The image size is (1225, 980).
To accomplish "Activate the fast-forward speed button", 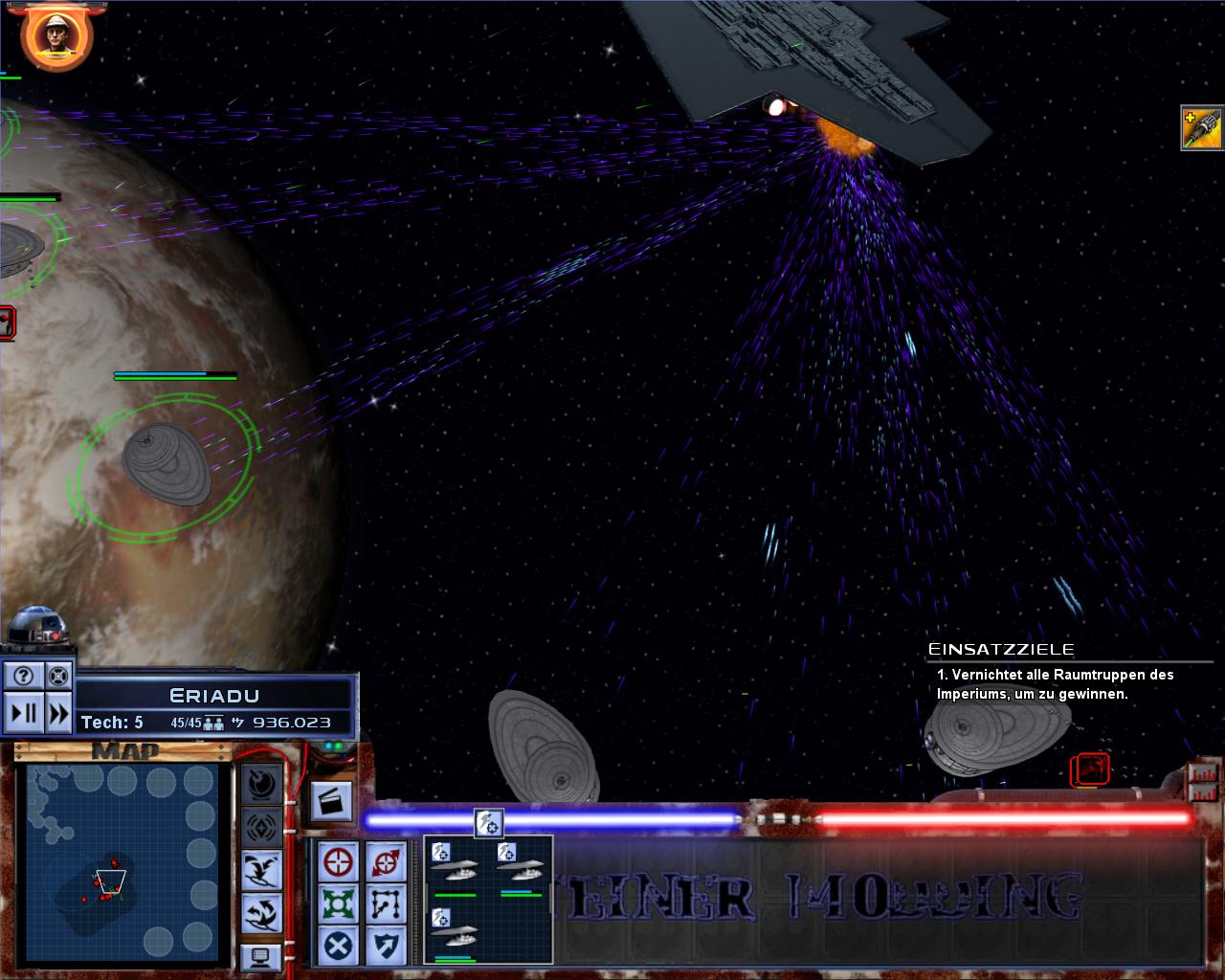I will (58, 713).
